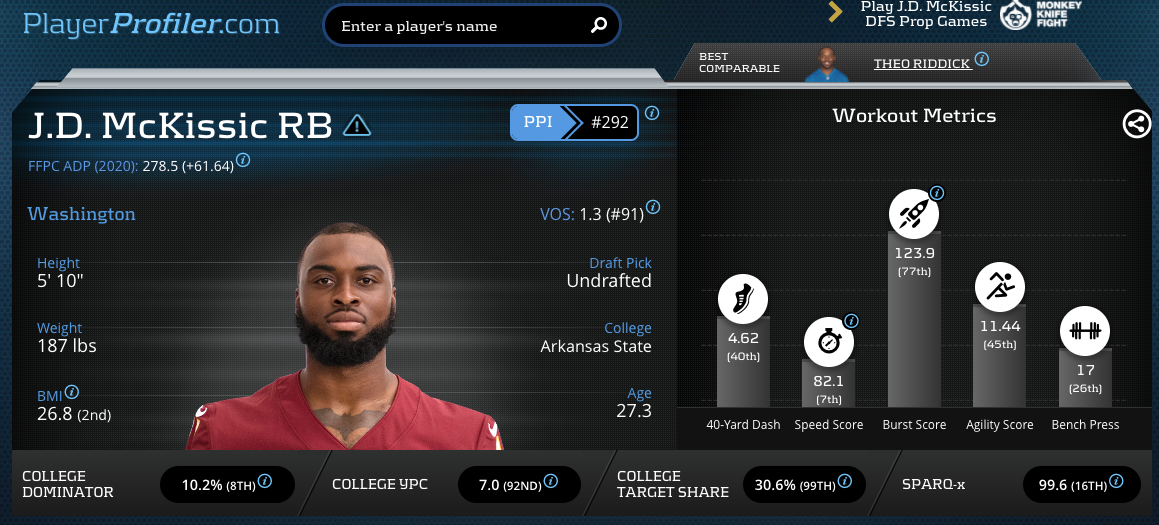Open the Washington team link
This screenshot has width=1159, height=525.
pyautogui.click(x=82, y=214)
